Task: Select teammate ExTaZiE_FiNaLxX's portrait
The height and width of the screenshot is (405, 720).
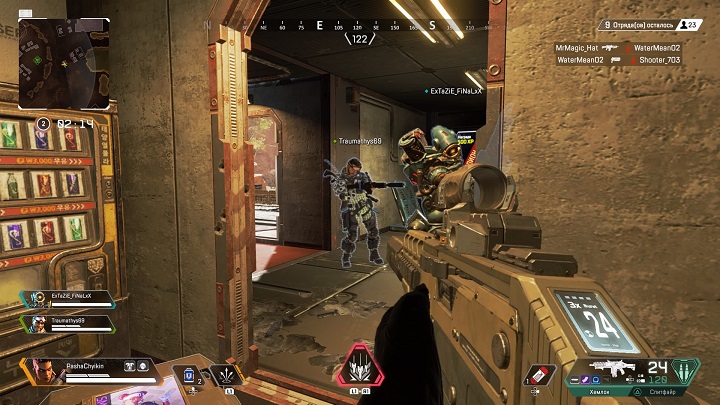Action: click(x=37, y=298)
